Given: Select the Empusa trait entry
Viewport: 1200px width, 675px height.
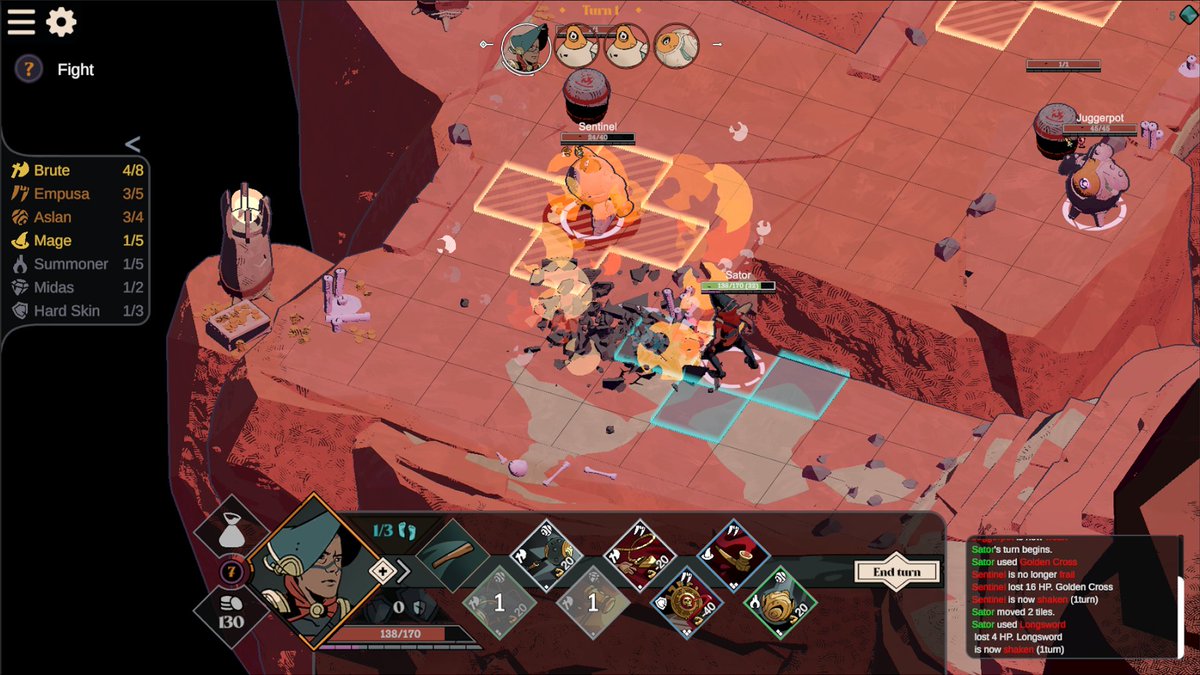Looking at the screenshot, I should coord(61,194).
